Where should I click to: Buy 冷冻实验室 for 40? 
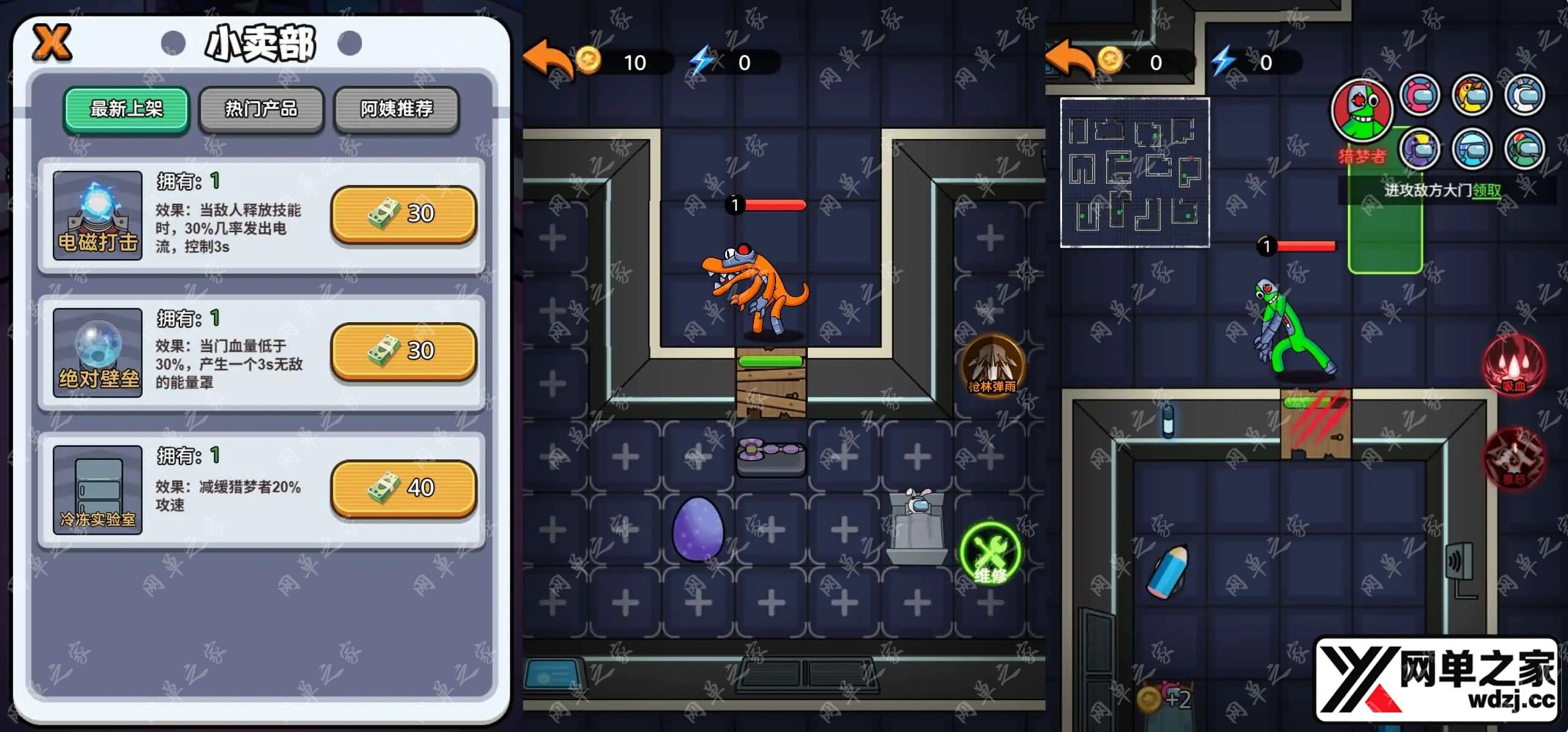(x=403, y=488)
